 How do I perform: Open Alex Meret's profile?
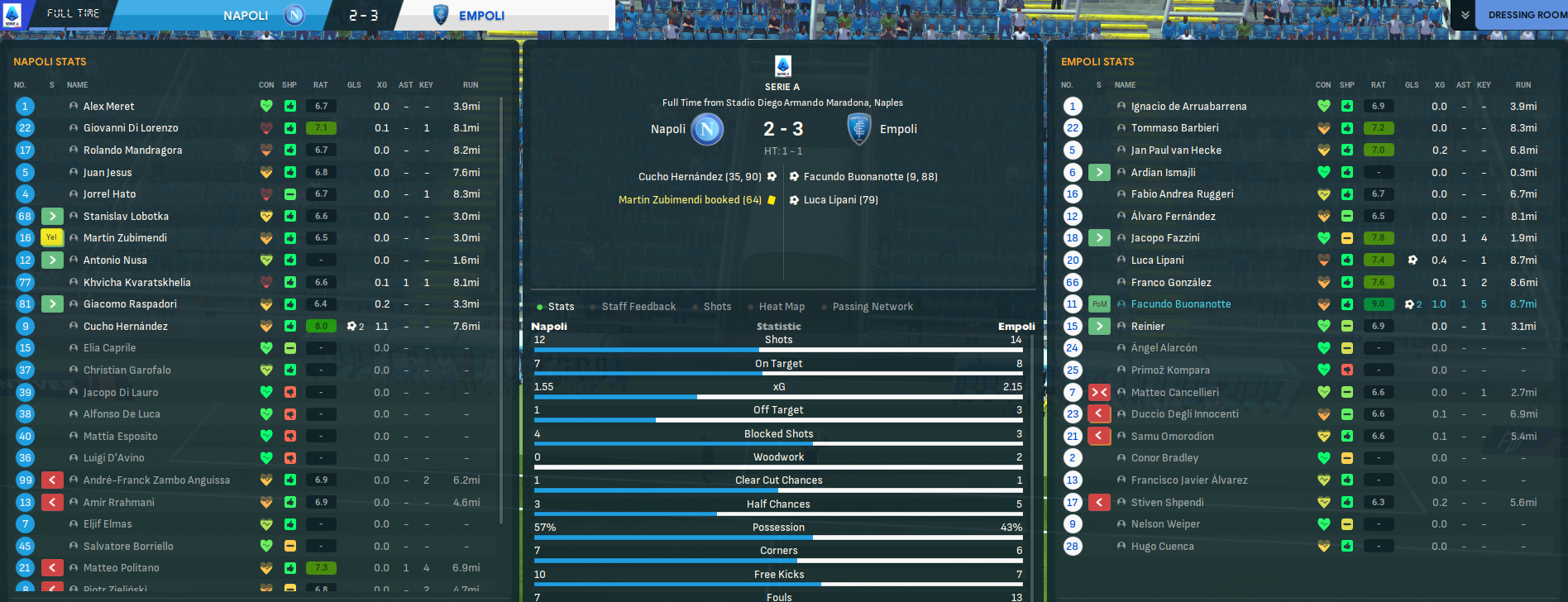(108, 107)
